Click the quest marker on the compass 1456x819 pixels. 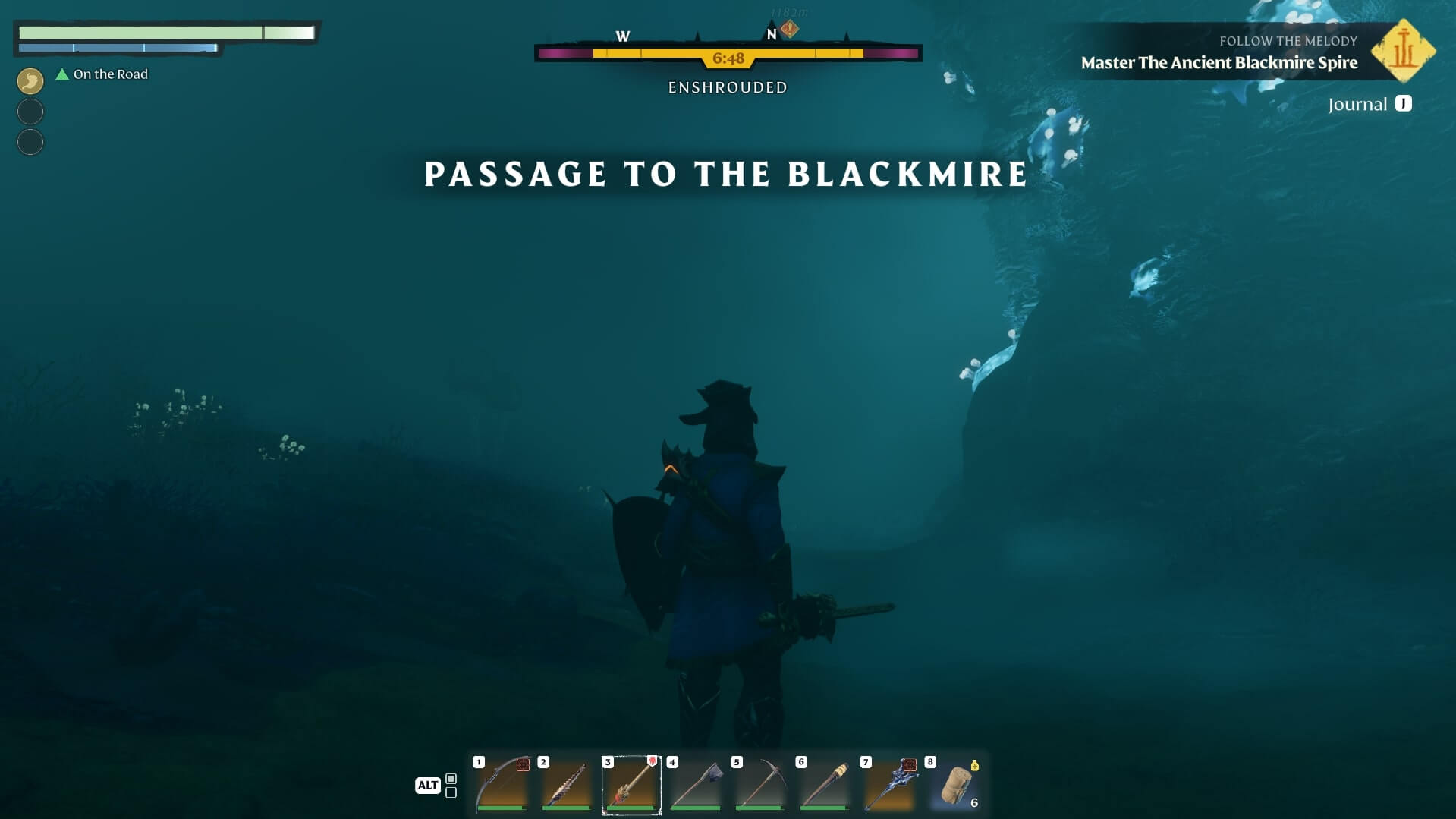789,30
